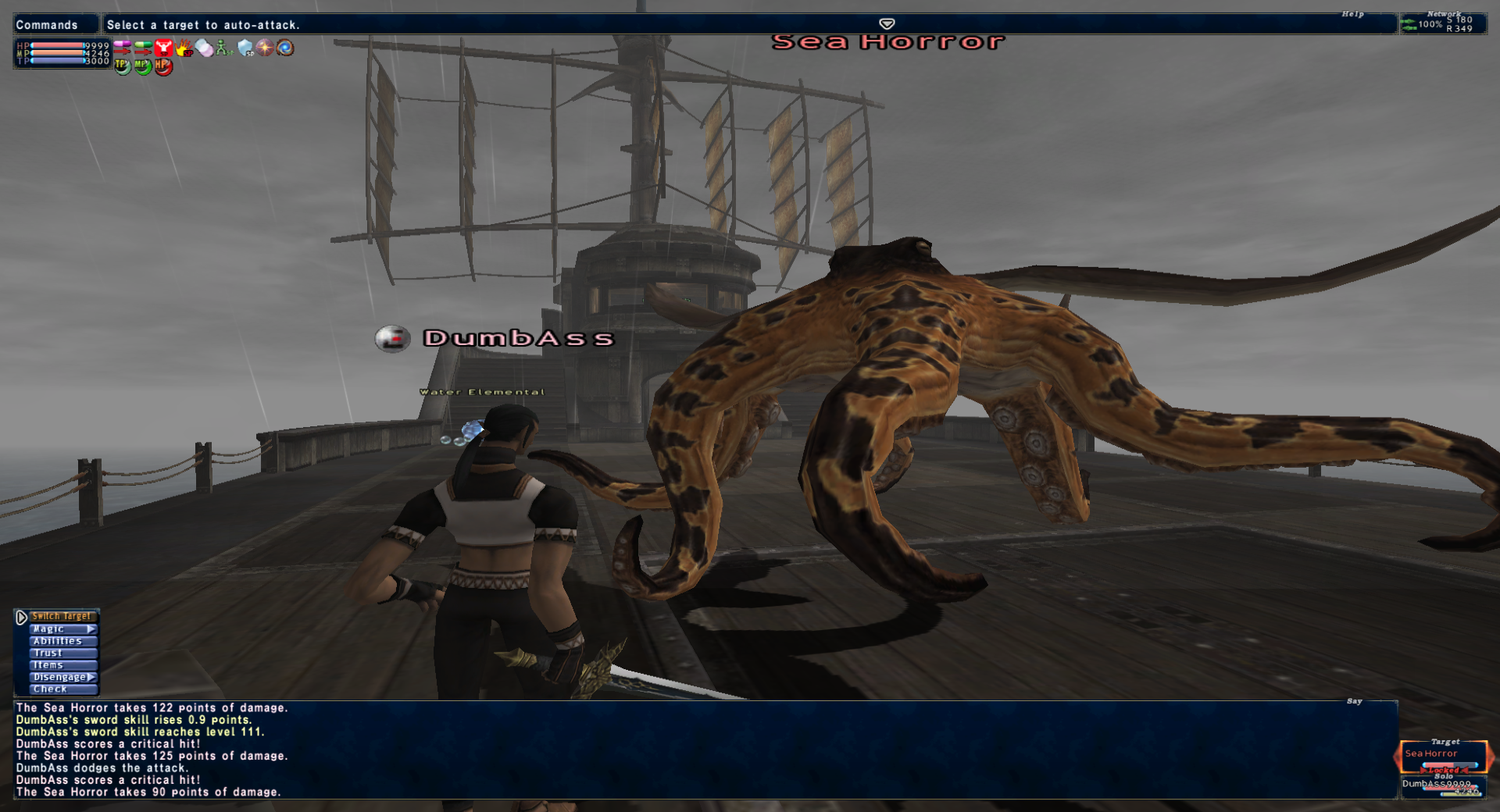Click the blue shield SP status icon

(x=245, y=48)
